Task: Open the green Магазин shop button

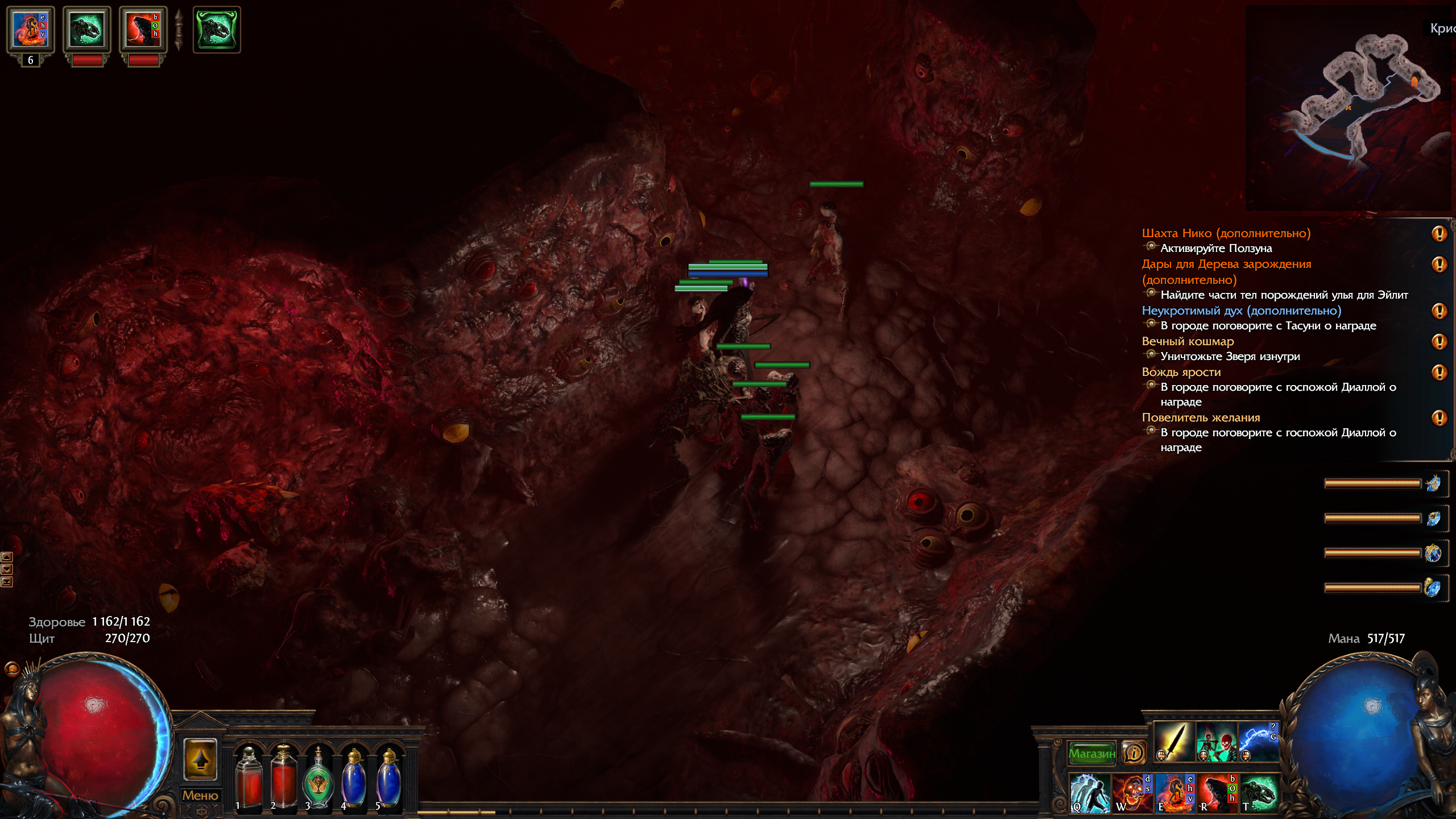Action: coord(1091,754)
